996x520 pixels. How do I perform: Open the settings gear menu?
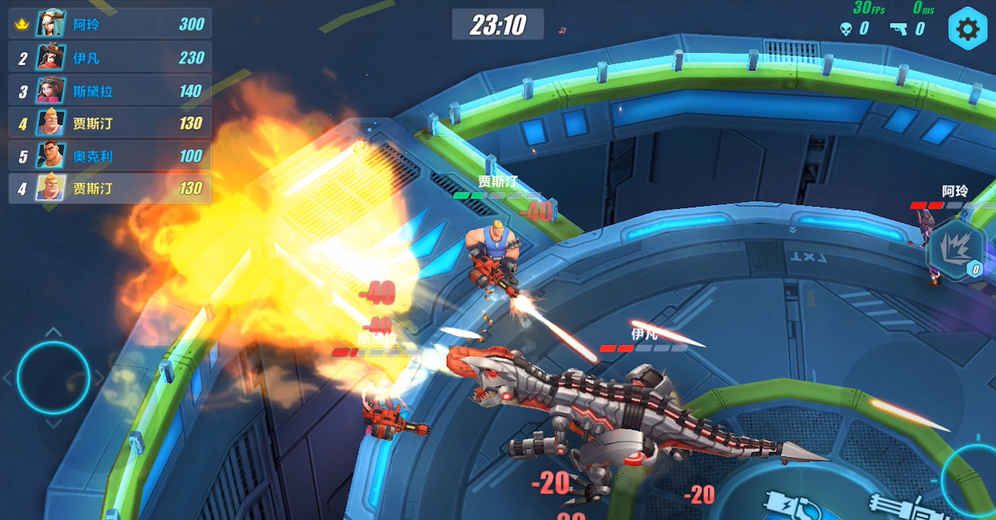(966, 29)
